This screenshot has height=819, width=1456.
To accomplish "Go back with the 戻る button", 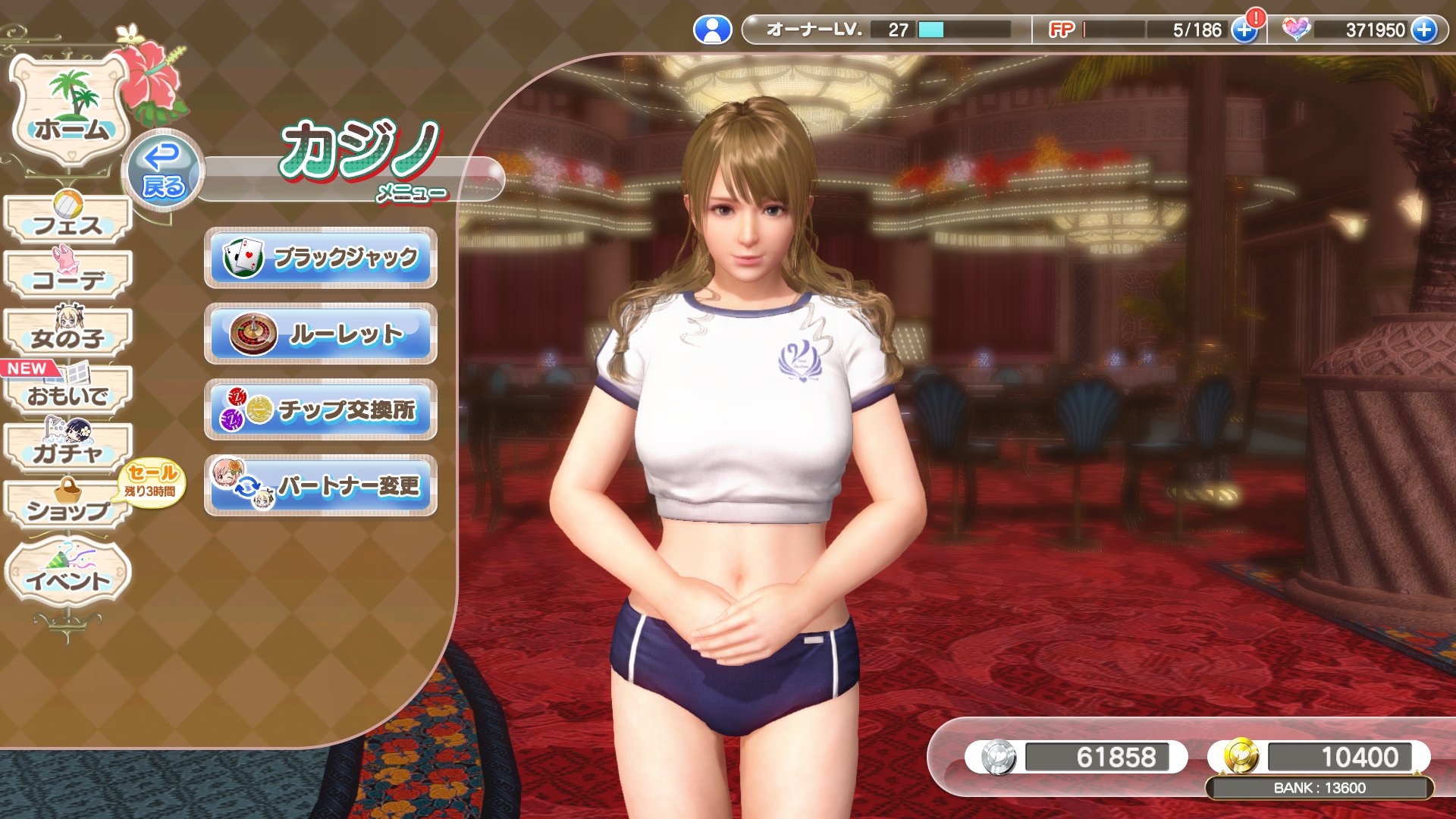I will click(x=163, y=172).
